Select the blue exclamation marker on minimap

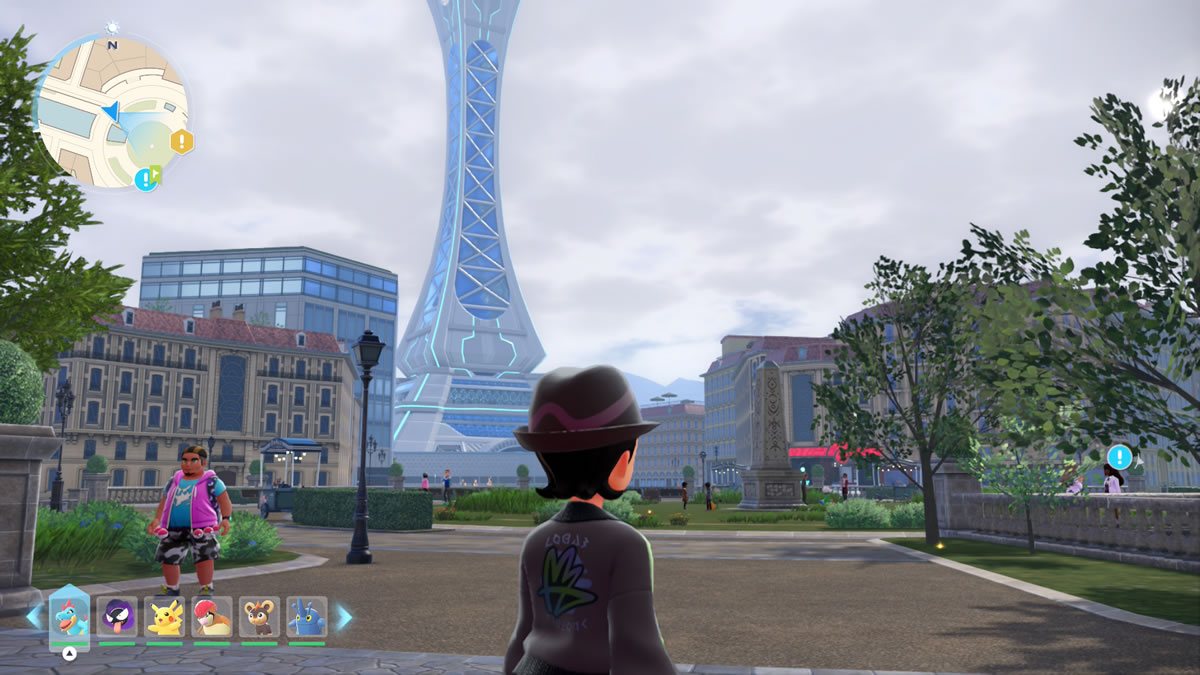click(x=145, y=179)
